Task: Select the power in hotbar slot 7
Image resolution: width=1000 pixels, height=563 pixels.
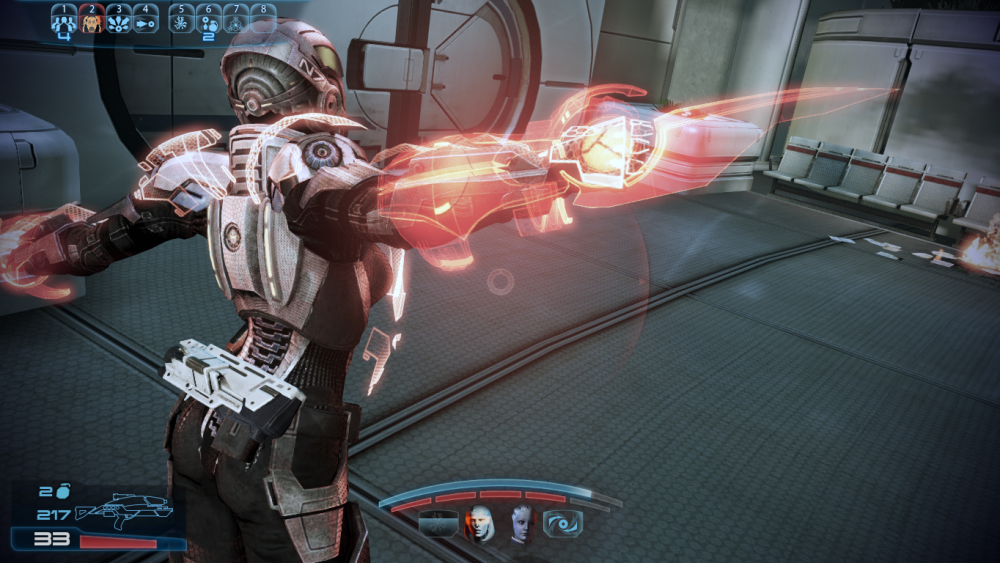Action: coord(235,21)
